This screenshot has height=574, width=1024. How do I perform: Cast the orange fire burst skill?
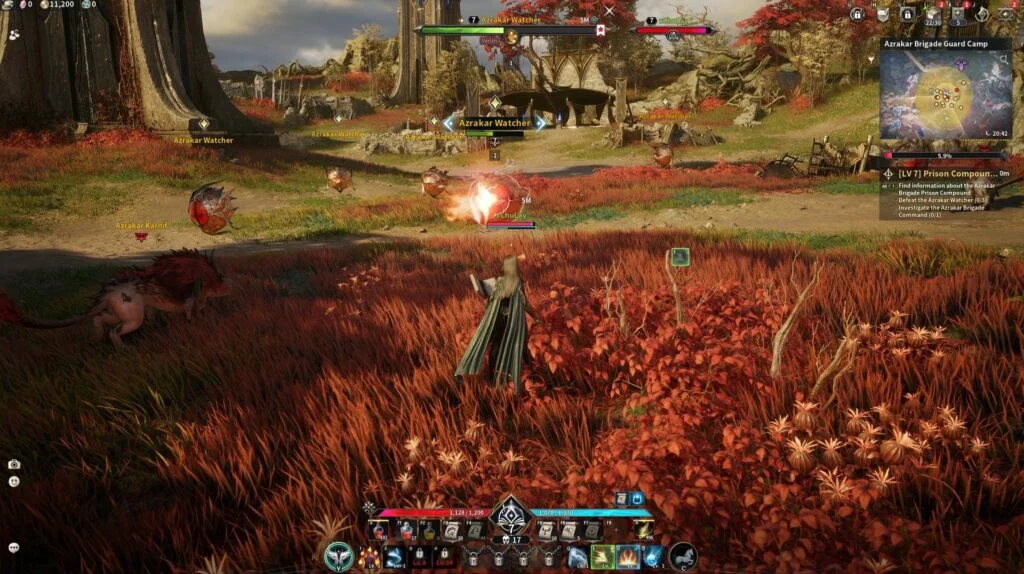coord(628,557)
